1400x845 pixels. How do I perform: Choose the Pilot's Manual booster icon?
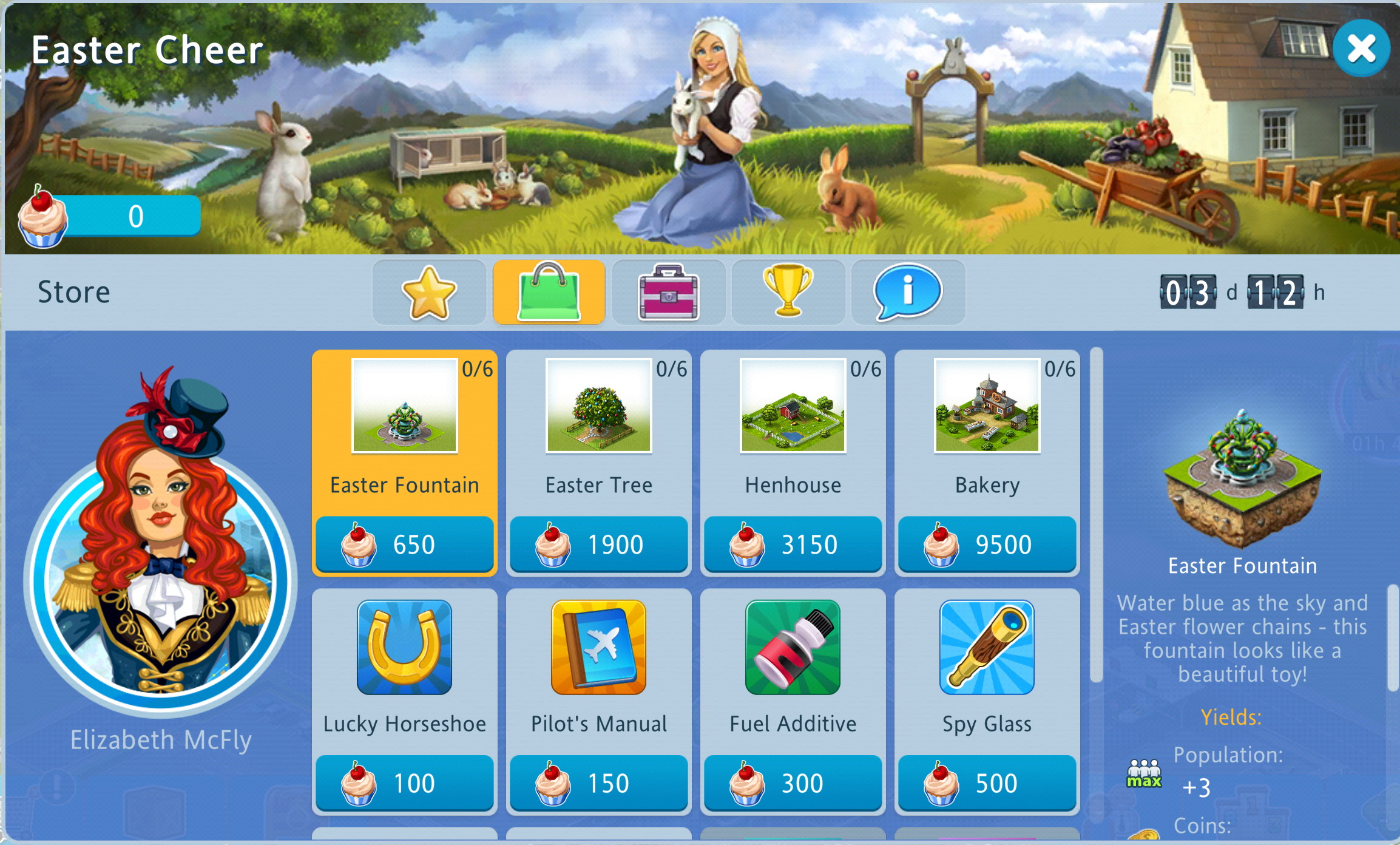(598, 647)
